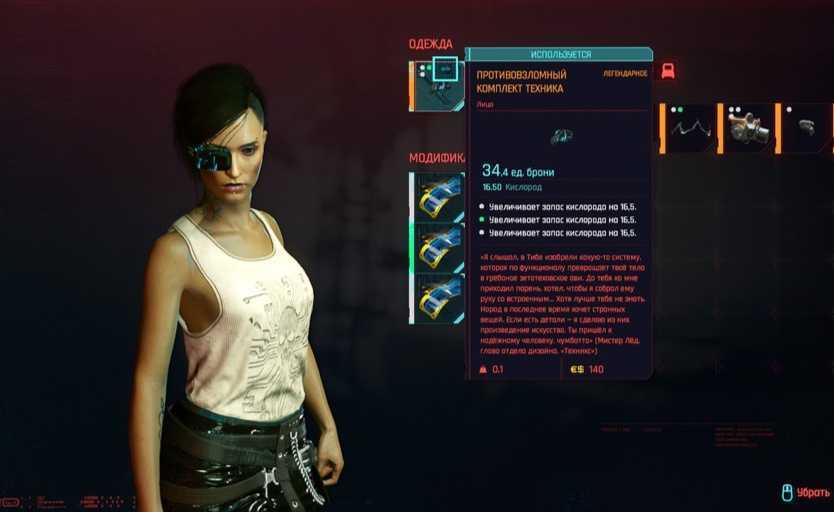The height and width of the screenshot is (512, 834).
Task: Pick the small dark gray item slot
Action: click(807, 128)
